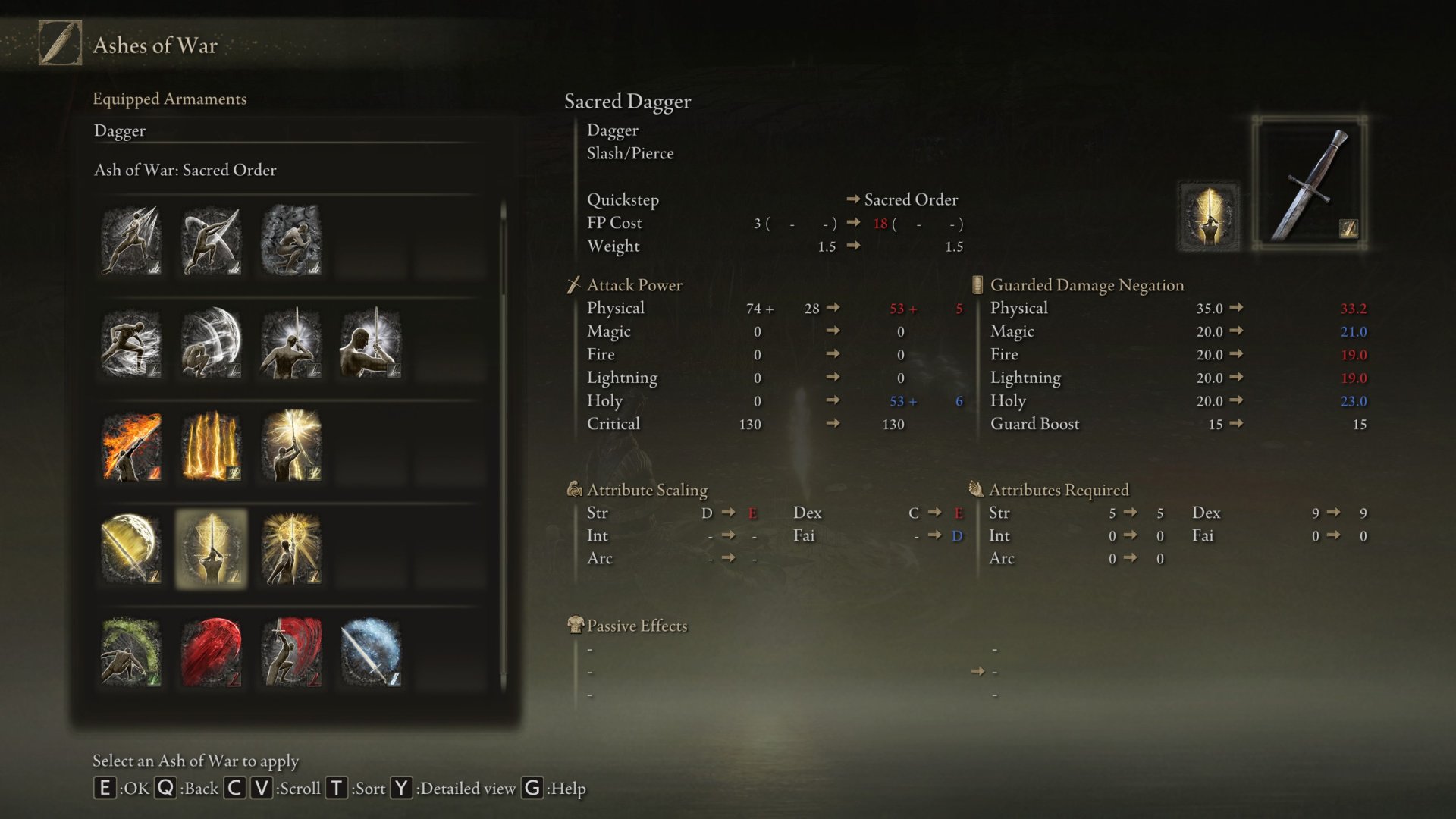The height and width of the screenshot is (819, 1456).
Task: Select the green poison mist ash
Action: (131, 652)
